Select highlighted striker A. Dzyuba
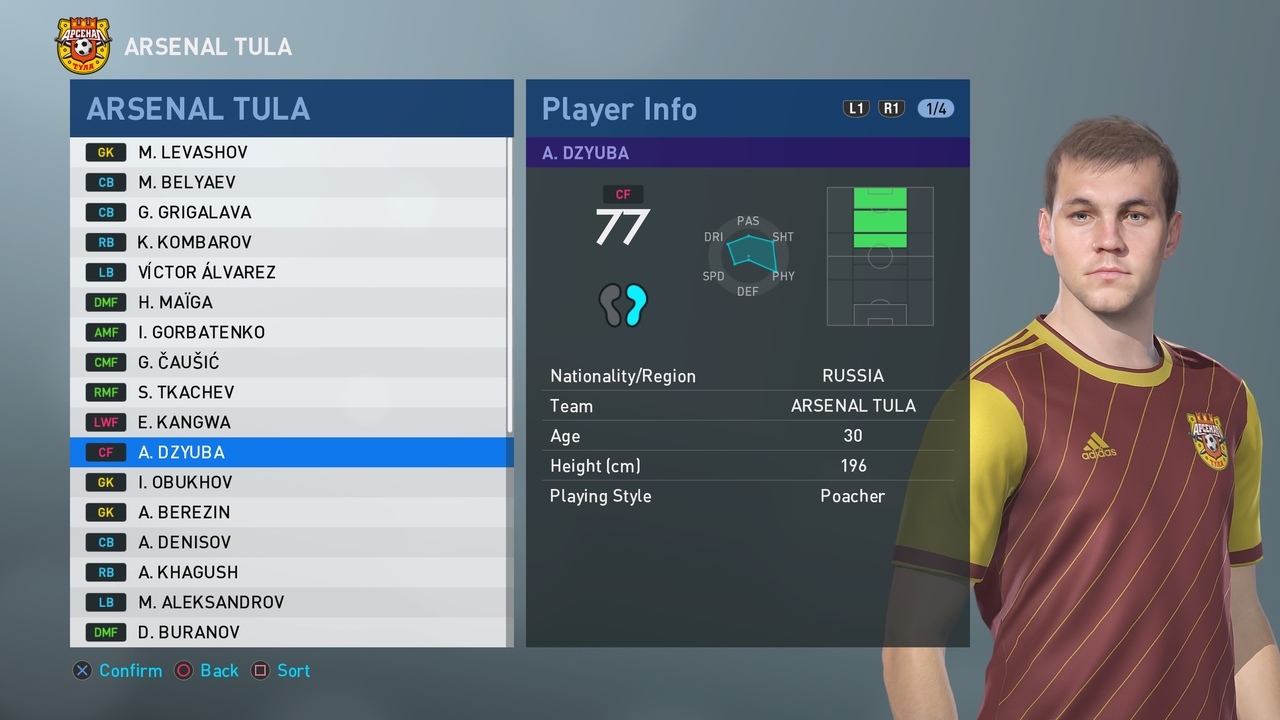This screenshot has height=720, width=1280. [x=290, y=452]
